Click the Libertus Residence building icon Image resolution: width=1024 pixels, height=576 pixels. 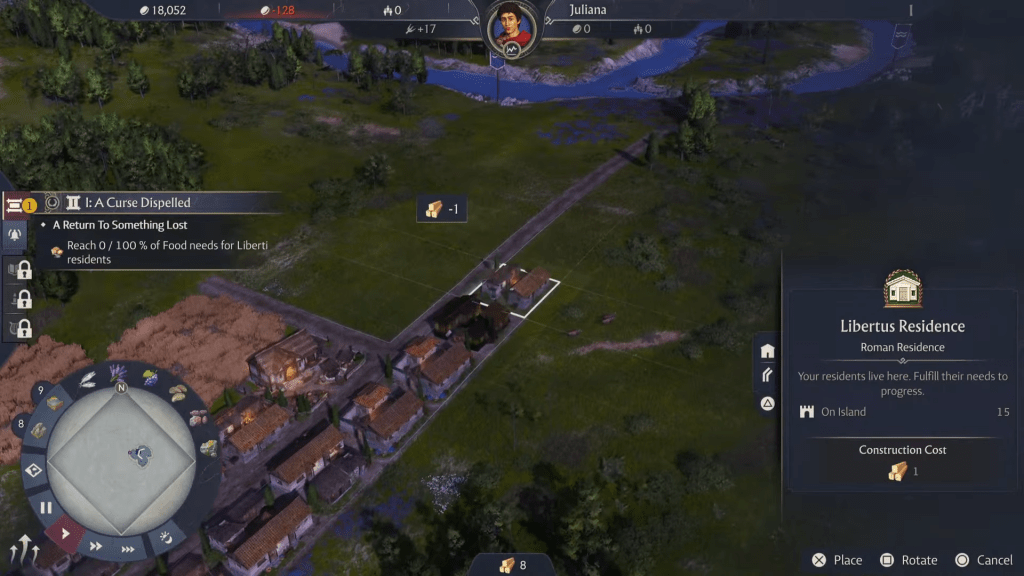(x=902, y=289)
